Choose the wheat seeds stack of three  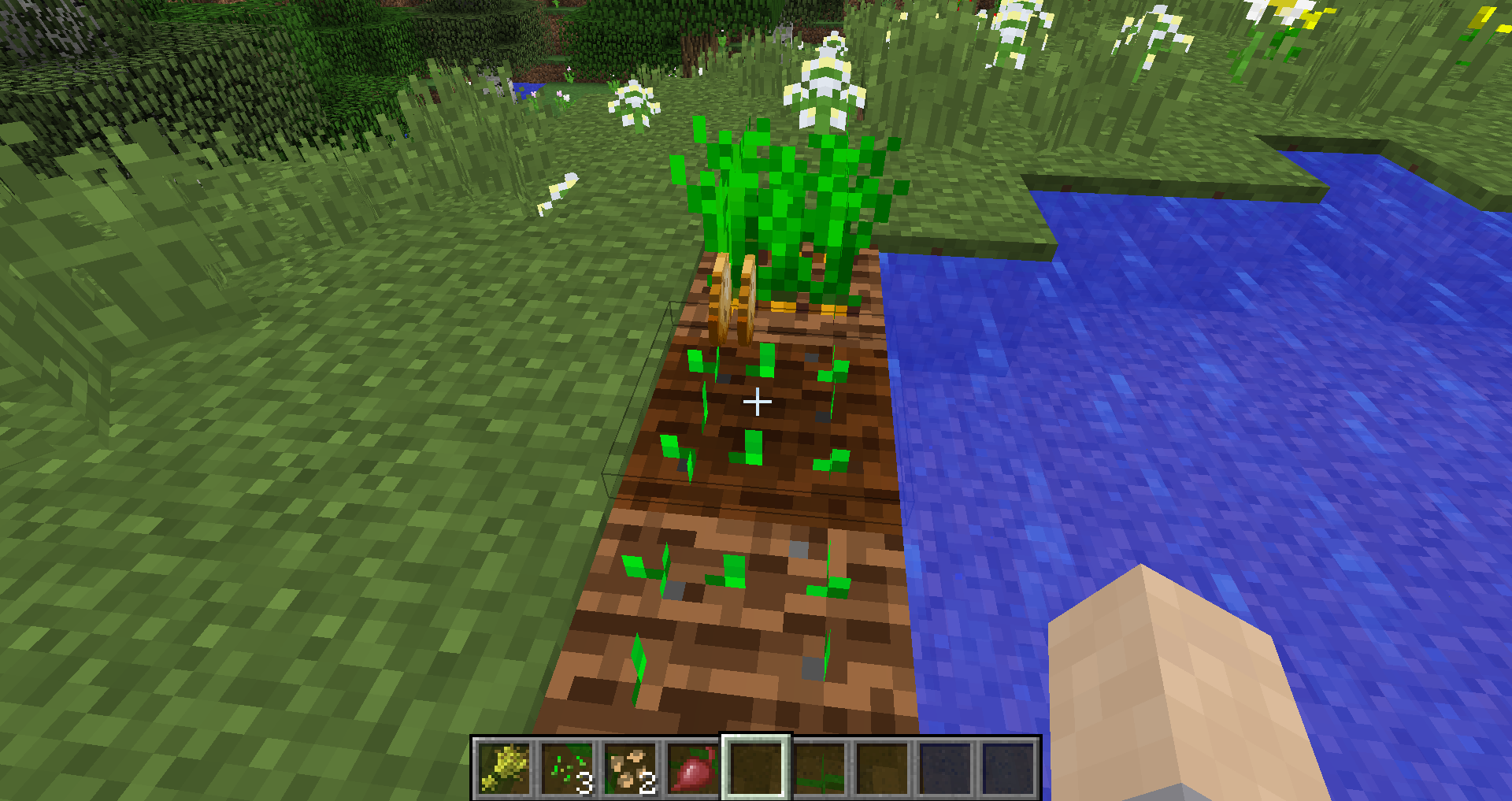point(568,768)
